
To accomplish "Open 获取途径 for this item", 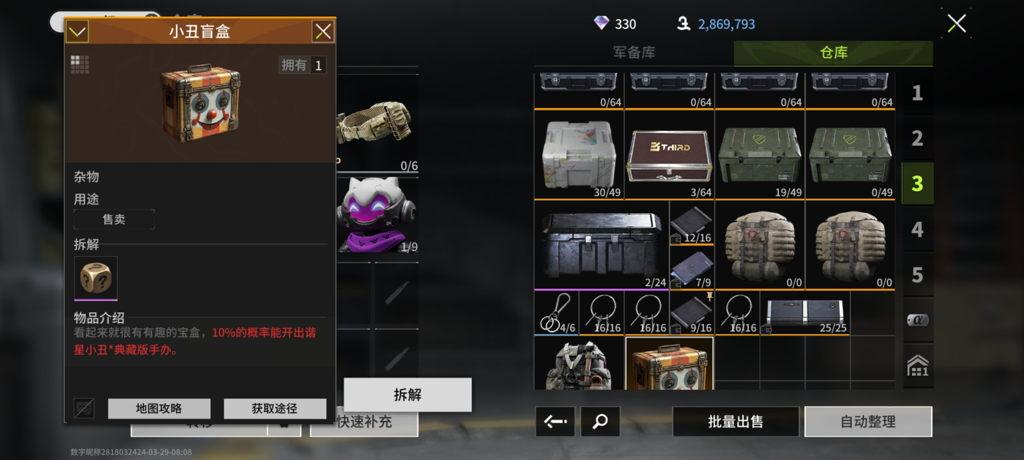I will pos(274,408).
